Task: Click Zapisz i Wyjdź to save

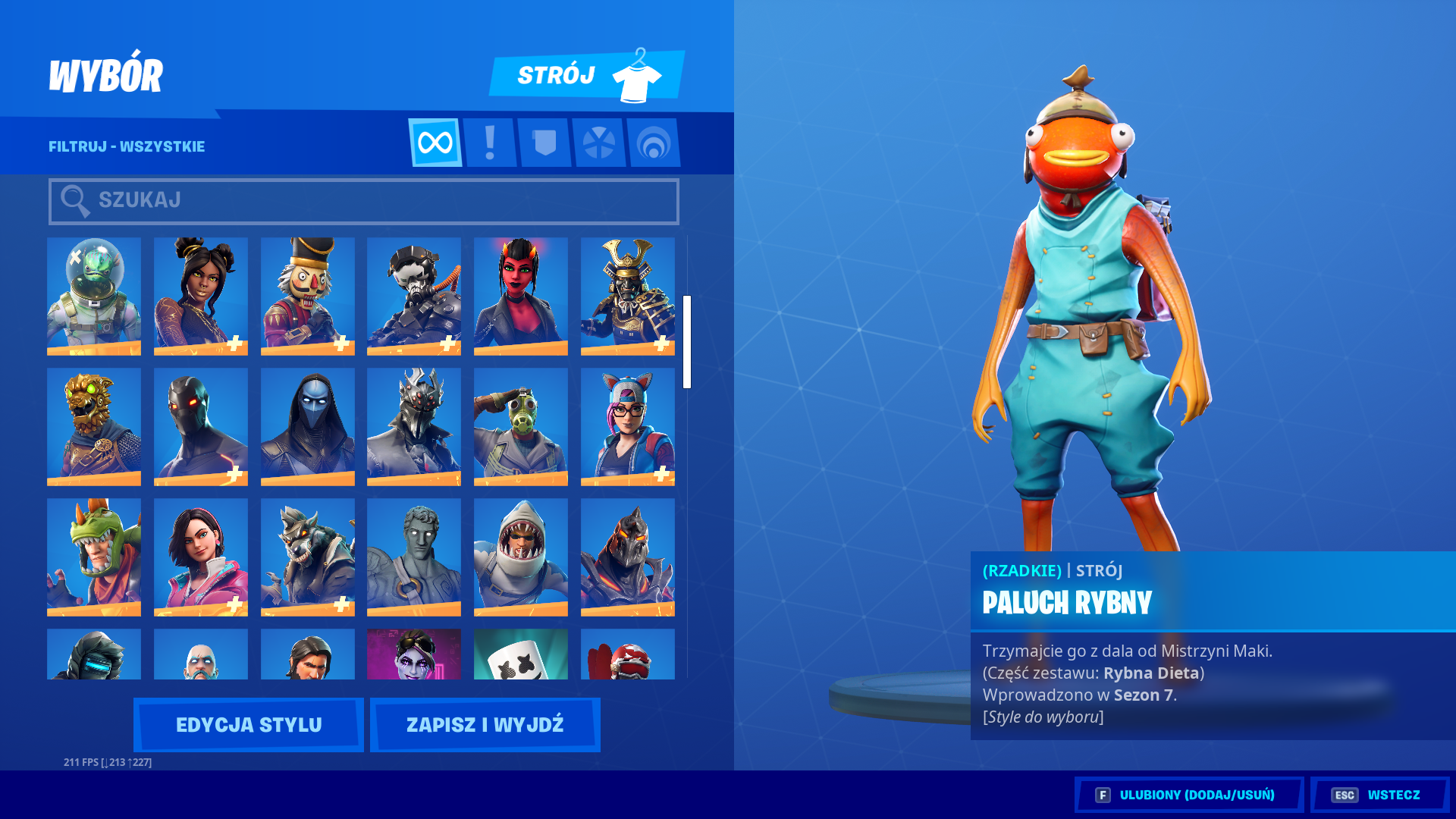Action: (485, 725)
